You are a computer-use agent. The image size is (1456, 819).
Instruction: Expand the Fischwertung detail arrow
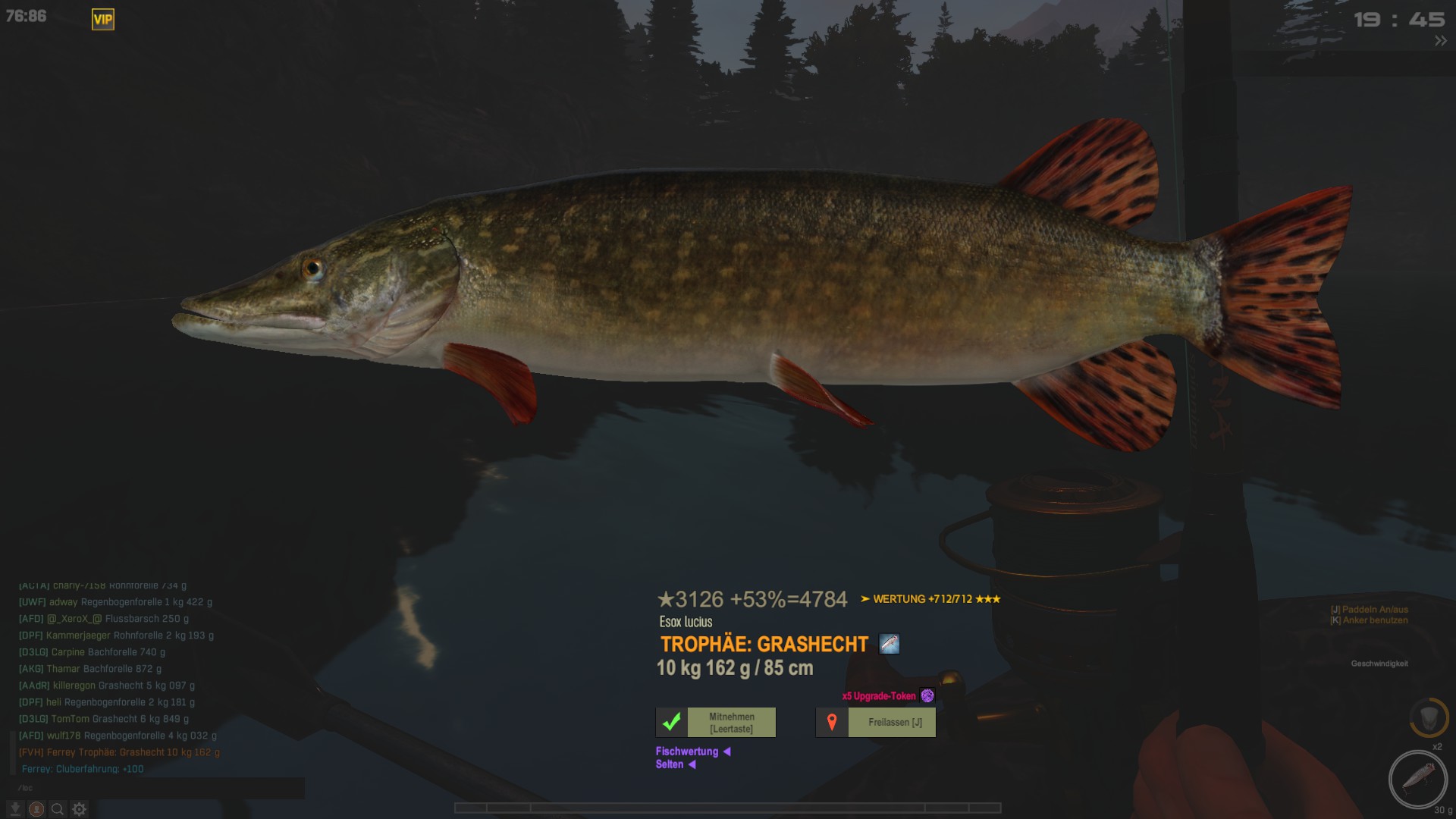(x=726, y=752)
